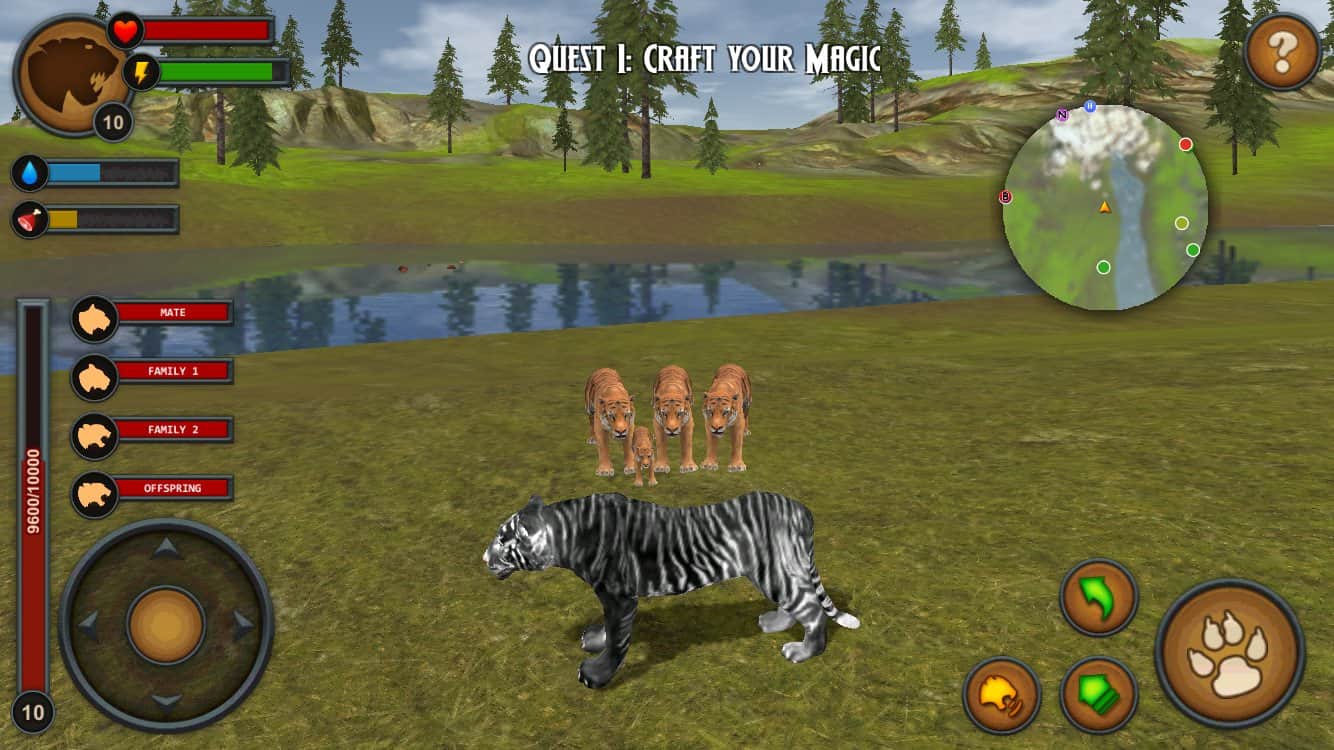Viewport: 1334px width, 750px height.
Task: Choose the Family 1 member button
Action: tap(153, 372)
